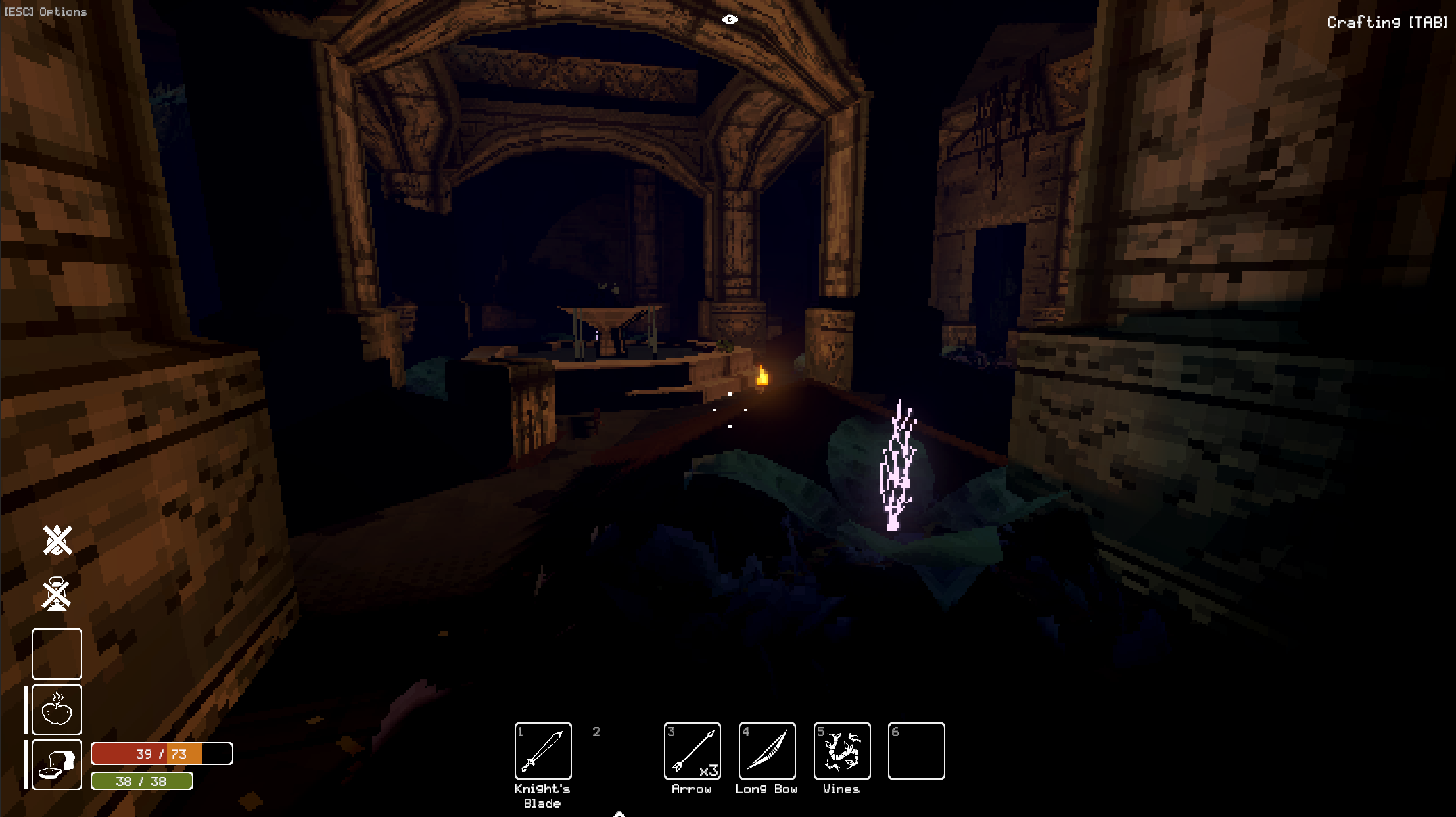Select the Arrow hotbar slot
Image resolution: width=1456 pixels, height=817 pixels.
click(x=692, y=751)
